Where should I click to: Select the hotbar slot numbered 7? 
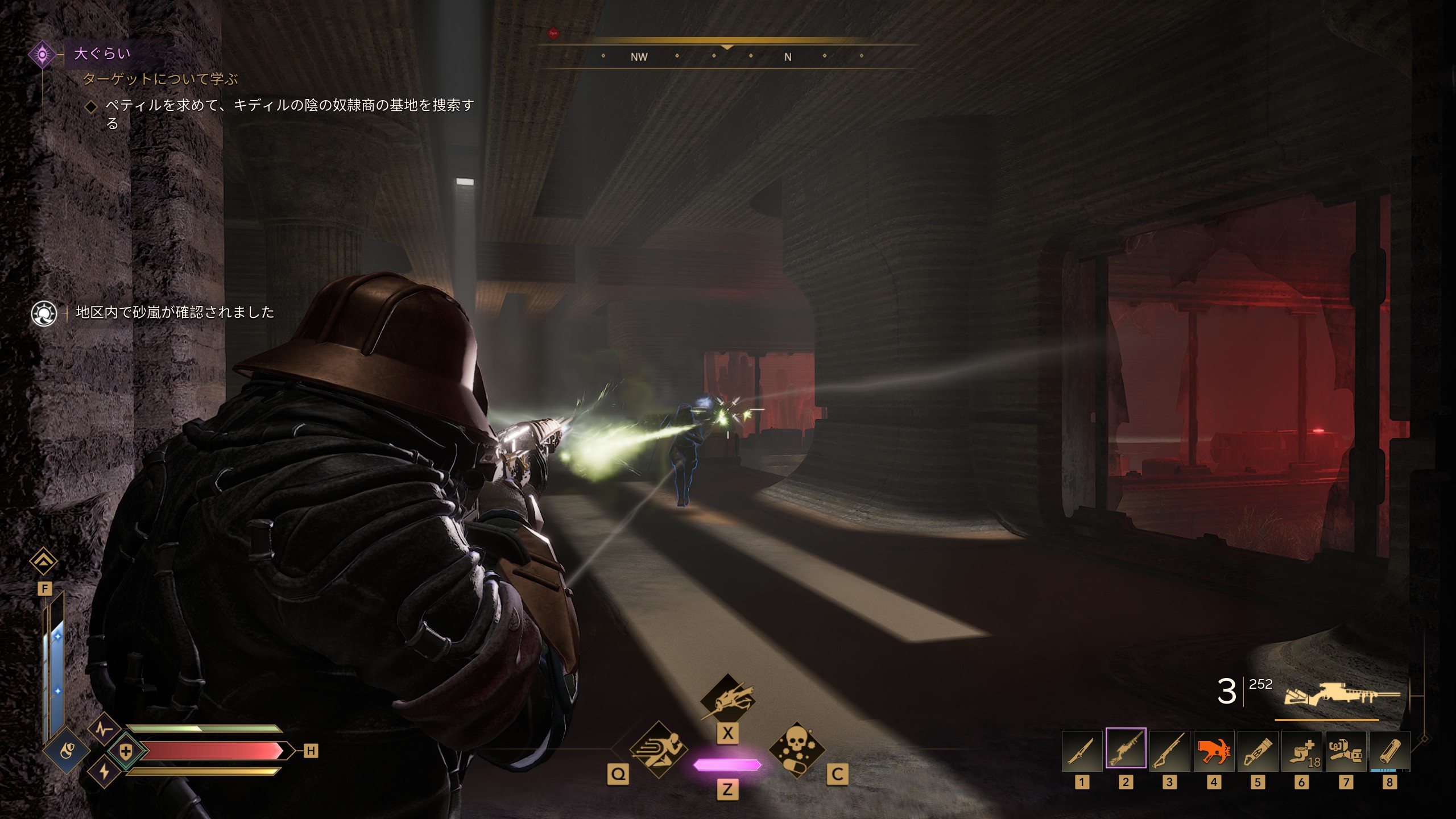[1346, 751]
